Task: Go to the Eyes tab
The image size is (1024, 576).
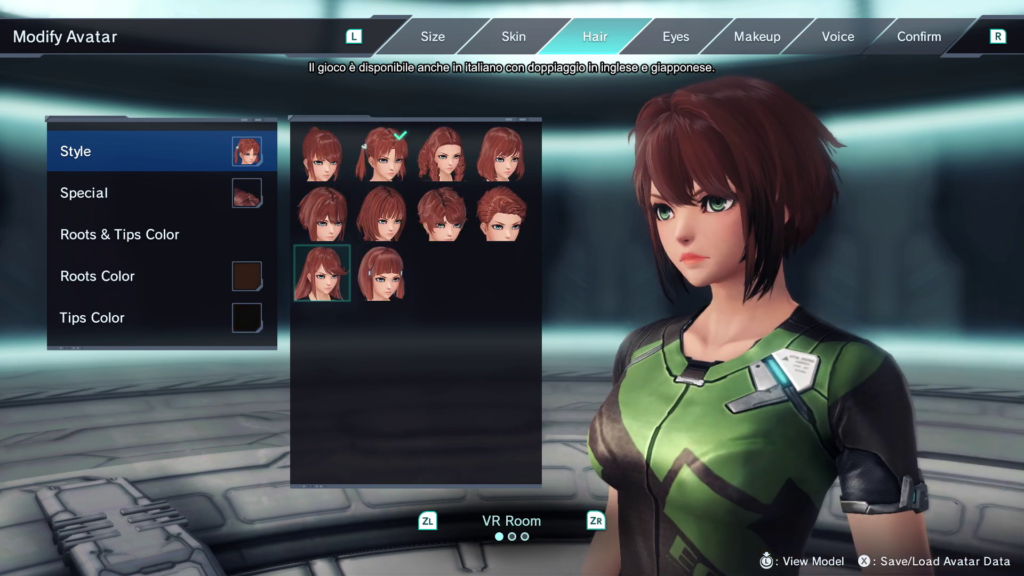Action: coord(676,37)
